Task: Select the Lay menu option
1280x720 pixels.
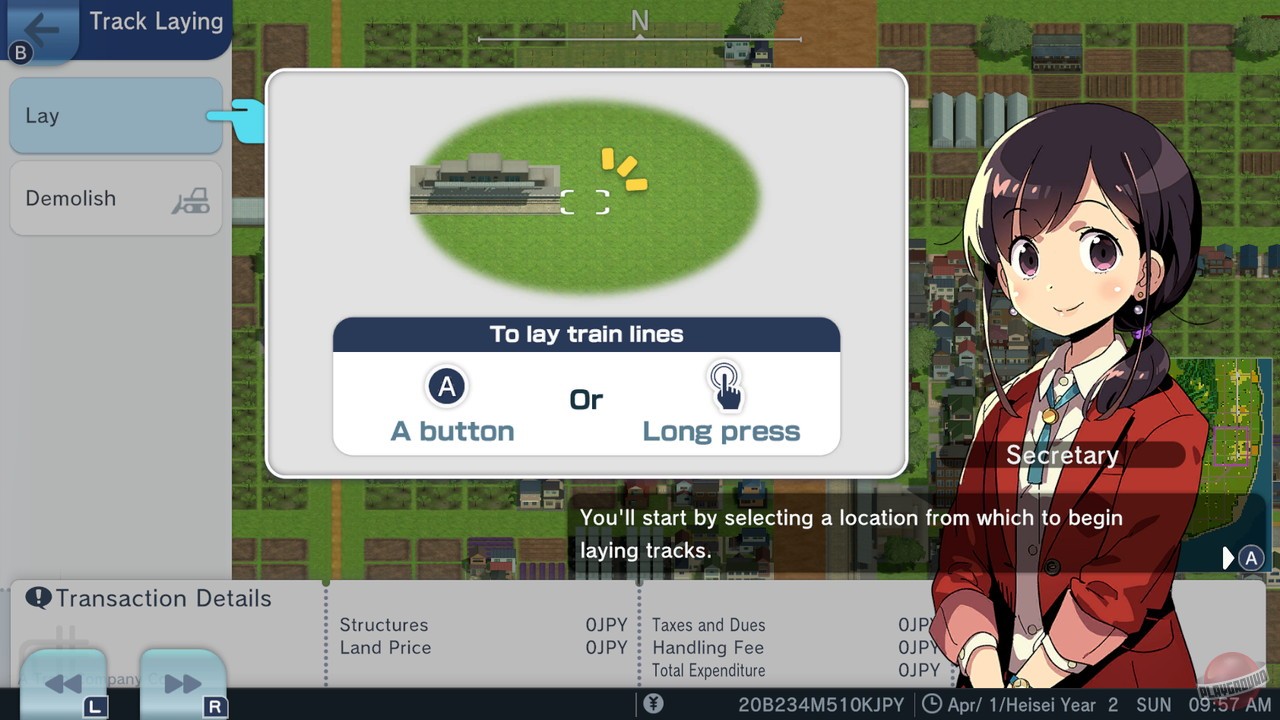Action: click(x=115, y=116)
